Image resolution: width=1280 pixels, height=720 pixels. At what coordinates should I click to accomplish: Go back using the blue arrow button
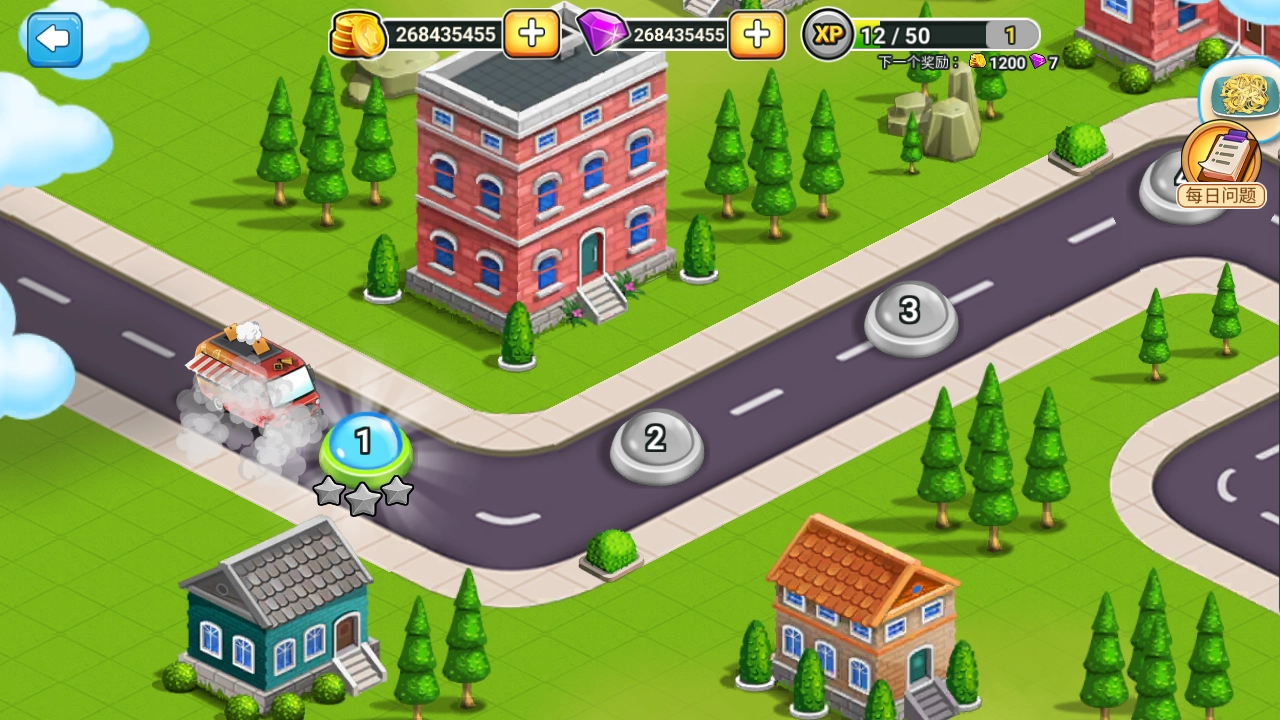pyautogui.click(x=54, y=39)
